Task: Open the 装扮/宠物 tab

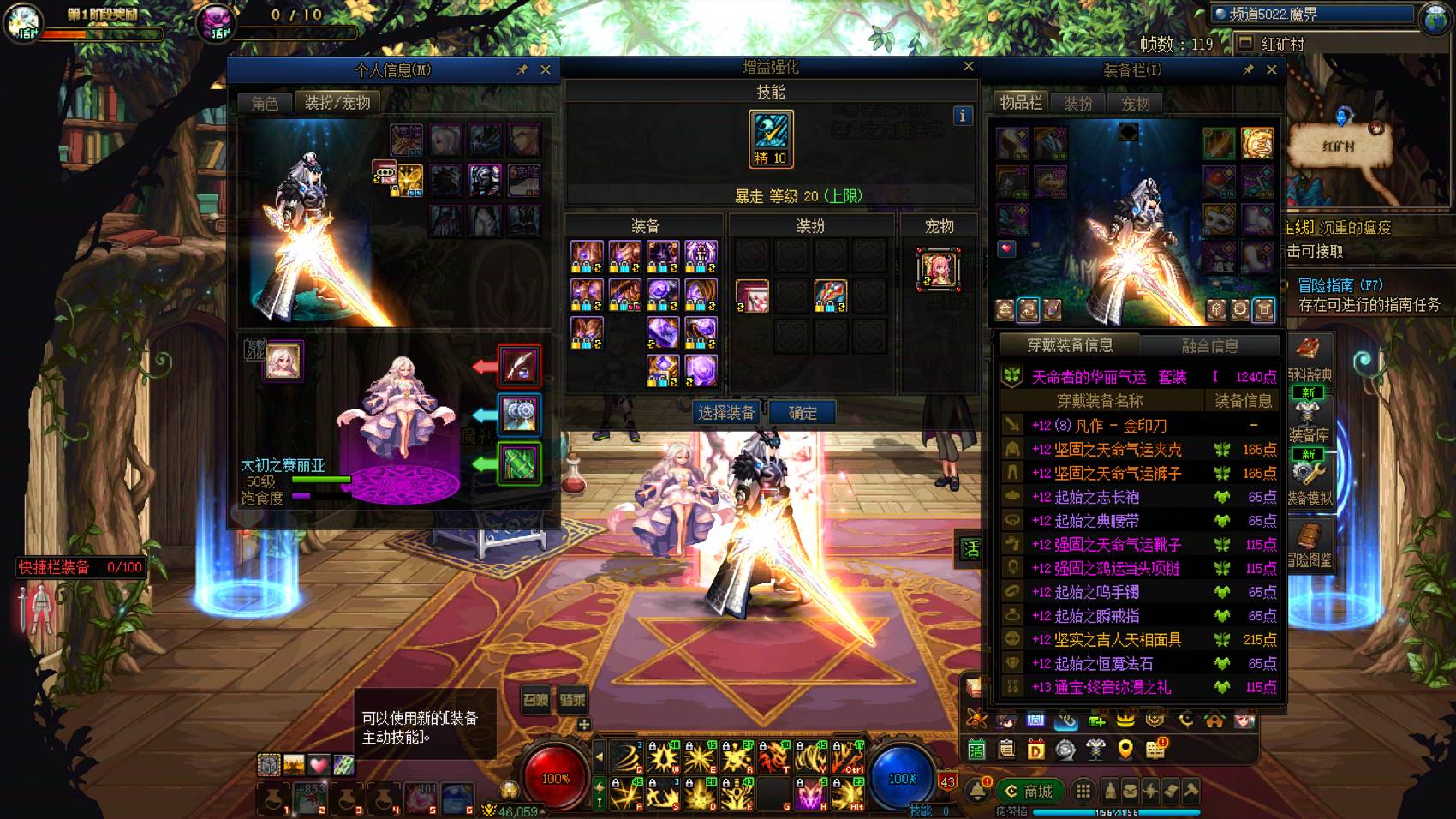Action: tap(337, 103)
